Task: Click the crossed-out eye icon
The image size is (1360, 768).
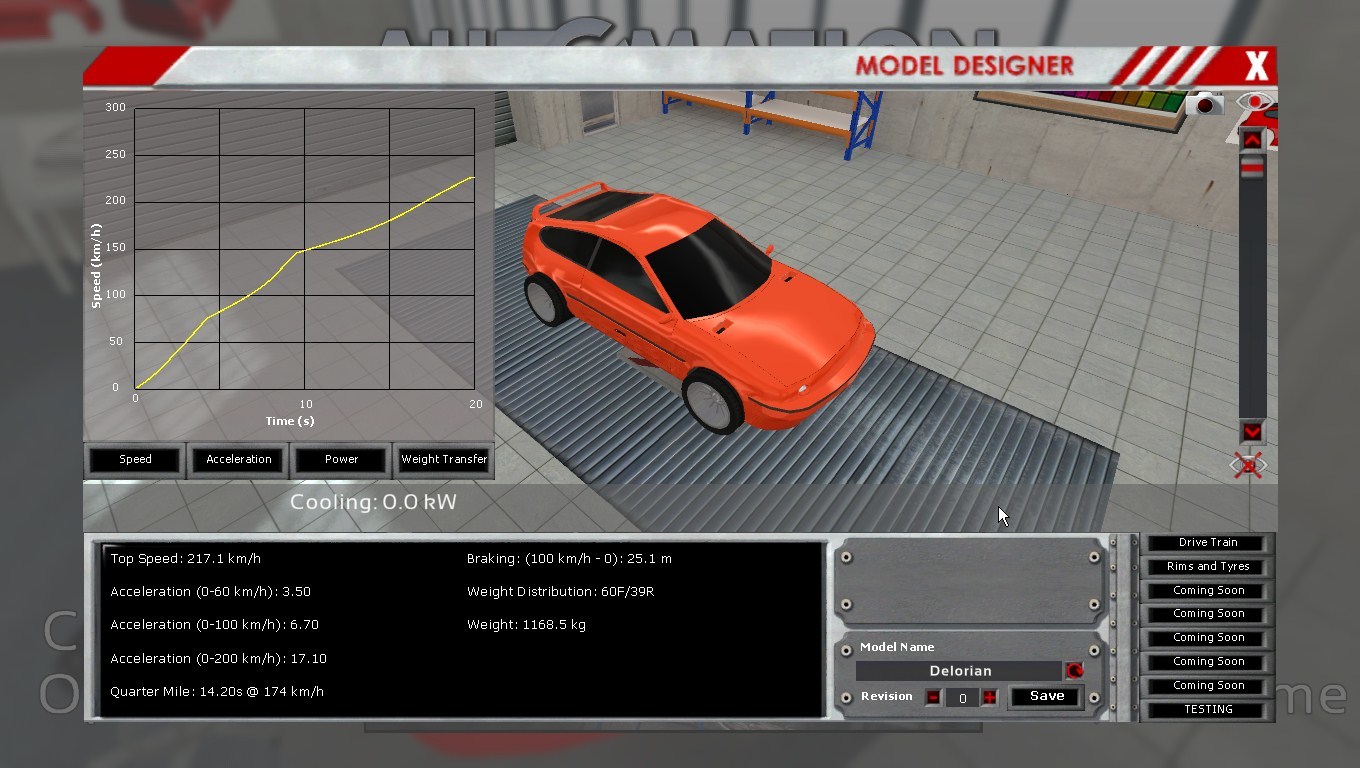Action: point(1248,465)
